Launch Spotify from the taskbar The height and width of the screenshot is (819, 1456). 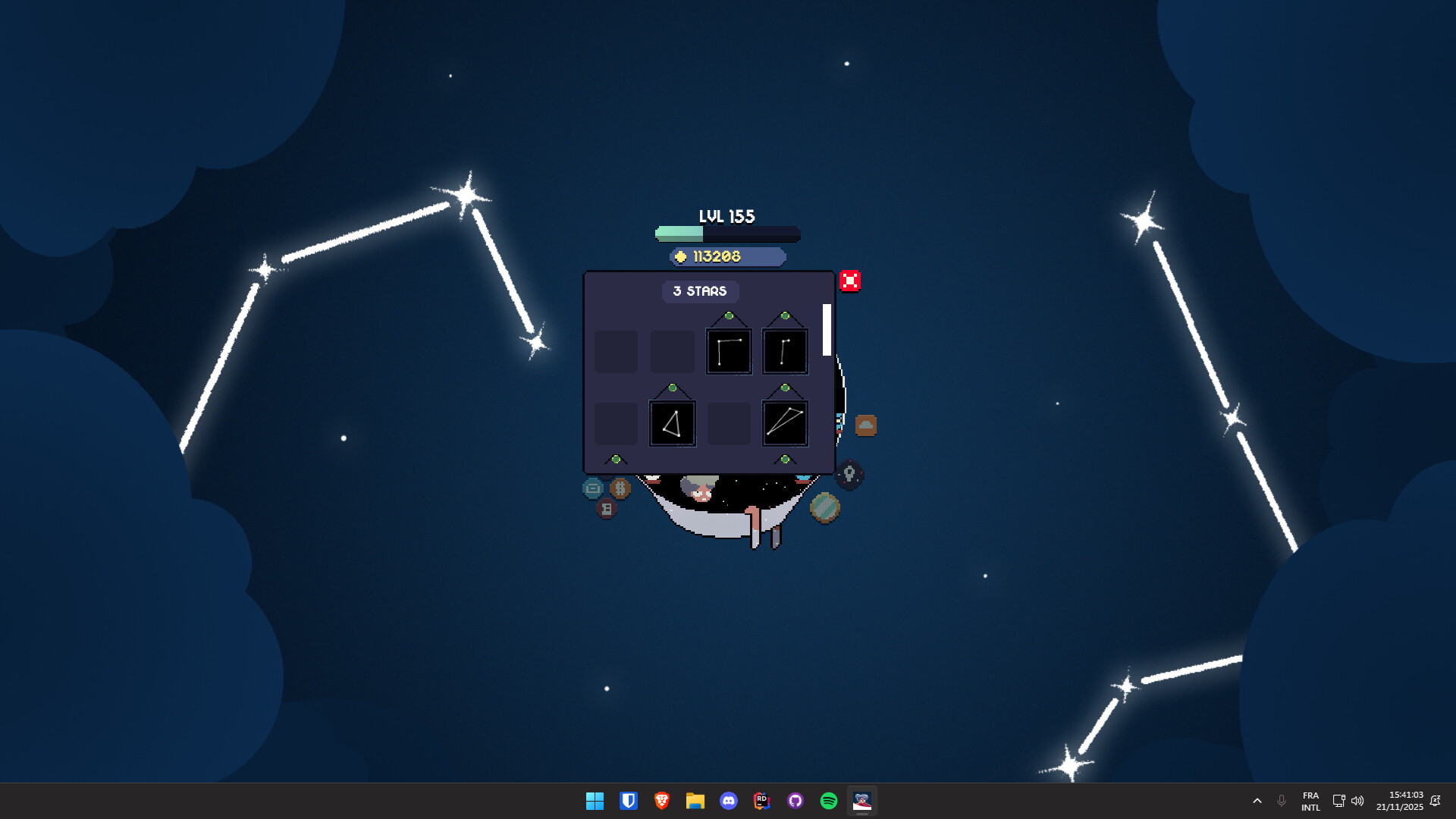828,801
